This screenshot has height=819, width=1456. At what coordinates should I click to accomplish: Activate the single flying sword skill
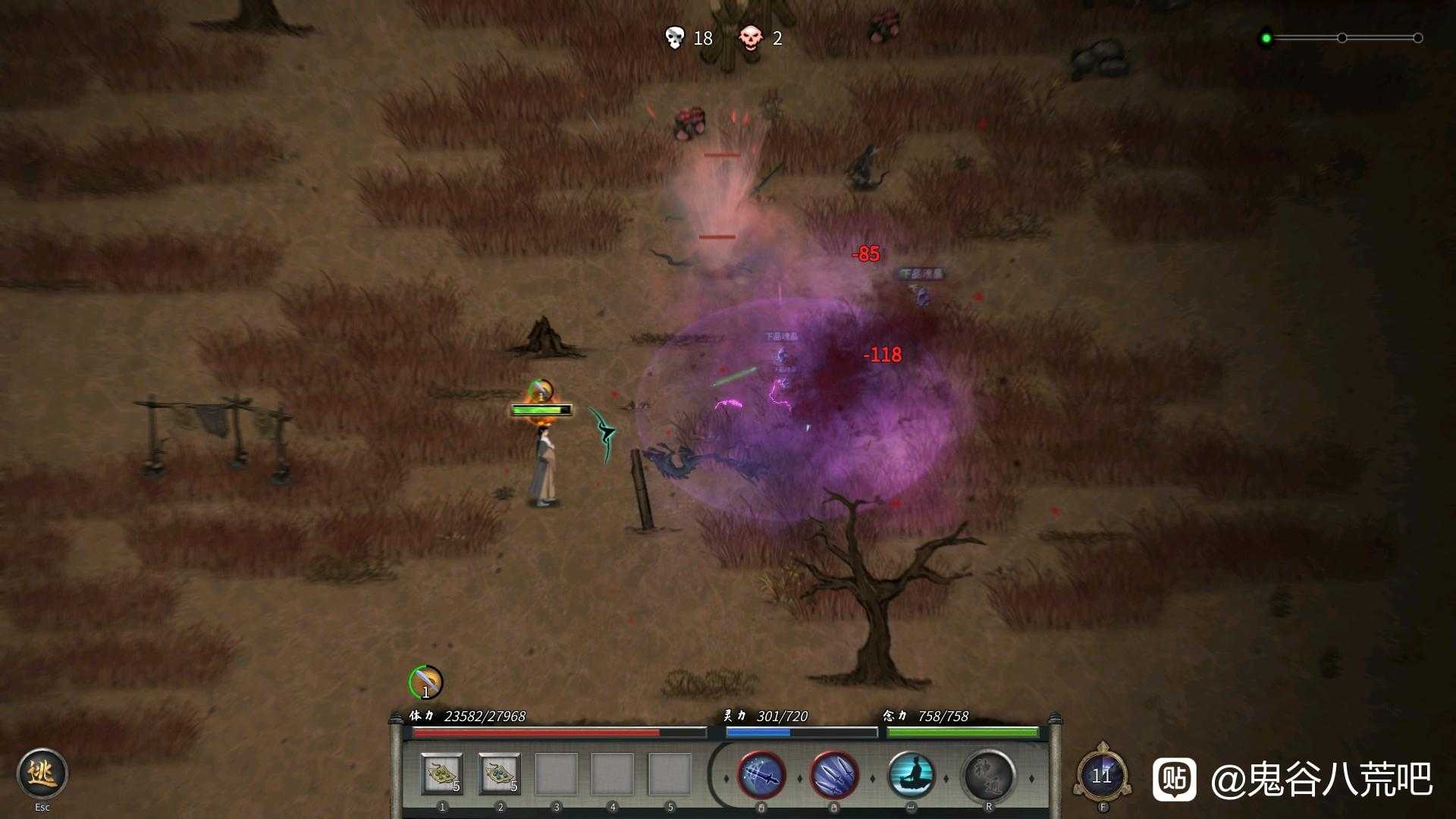[761, 776]
